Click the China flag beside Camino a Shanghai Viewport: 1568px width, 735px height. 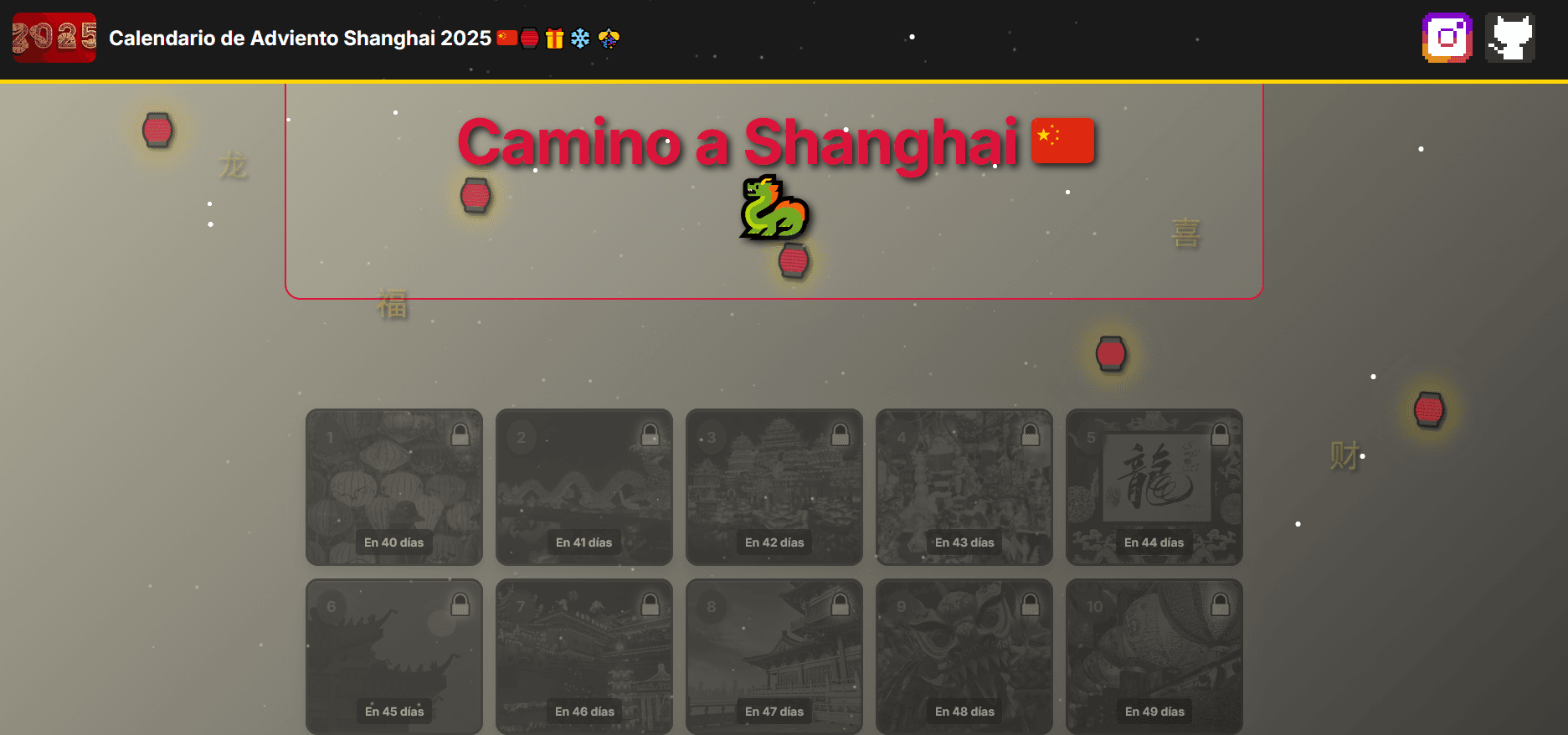tap(1063, 141)
